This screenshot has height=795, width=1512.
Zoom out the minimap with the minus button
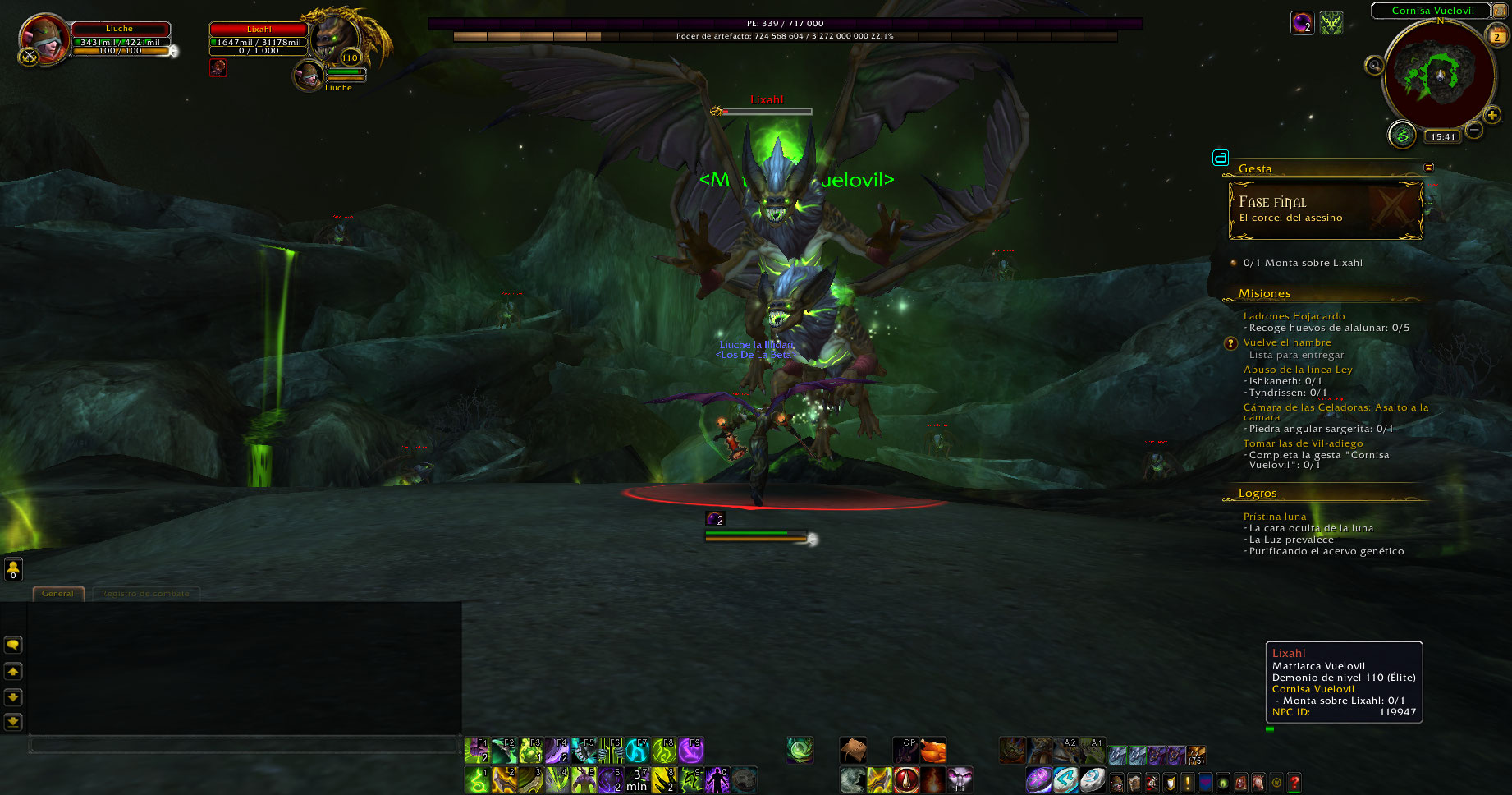[x=1474, y=130]
